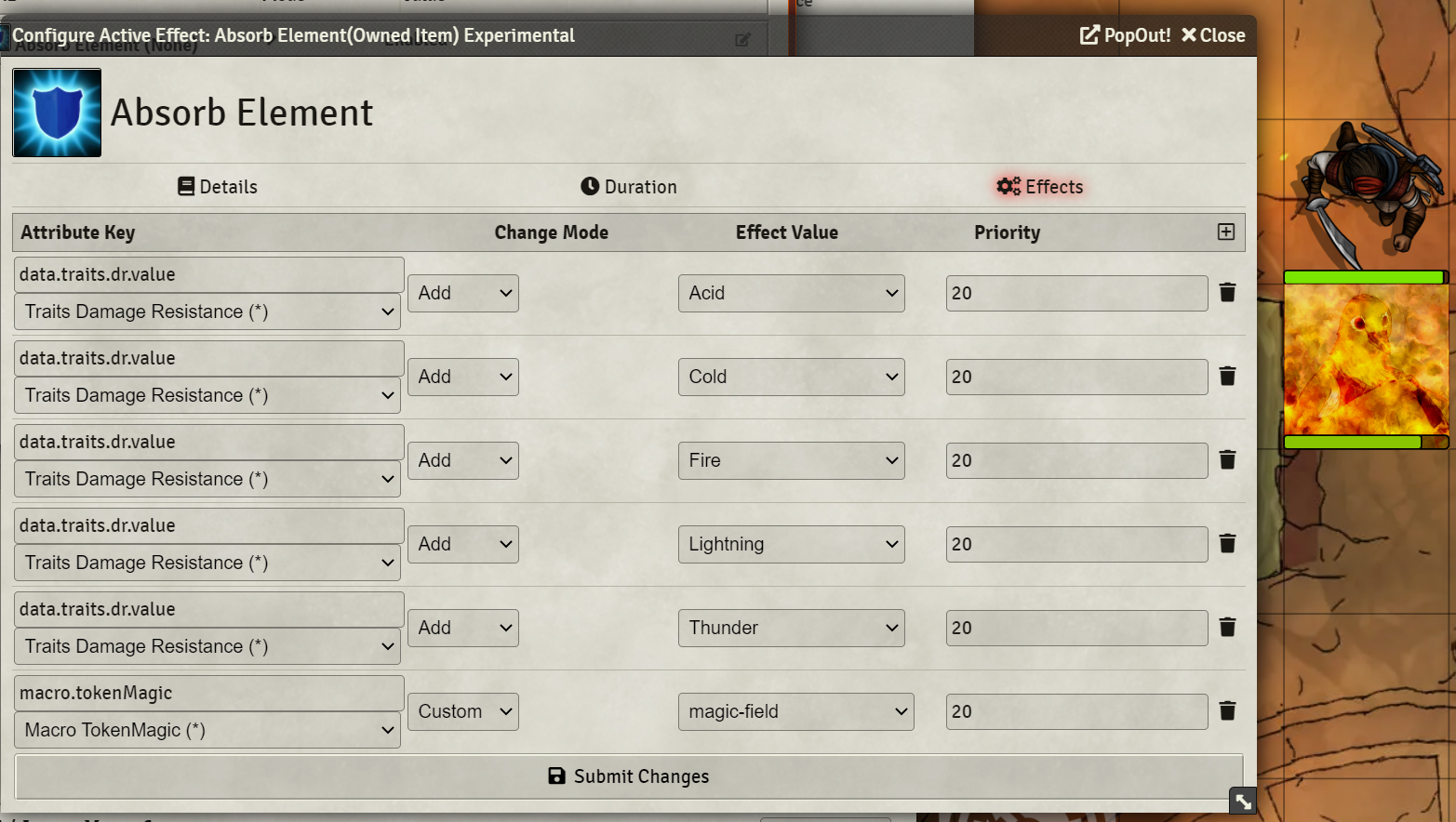Expand the first Traits Damage Resistance dropdown
This screenshot has width=1456, height=822.
[x=207, y=312]
